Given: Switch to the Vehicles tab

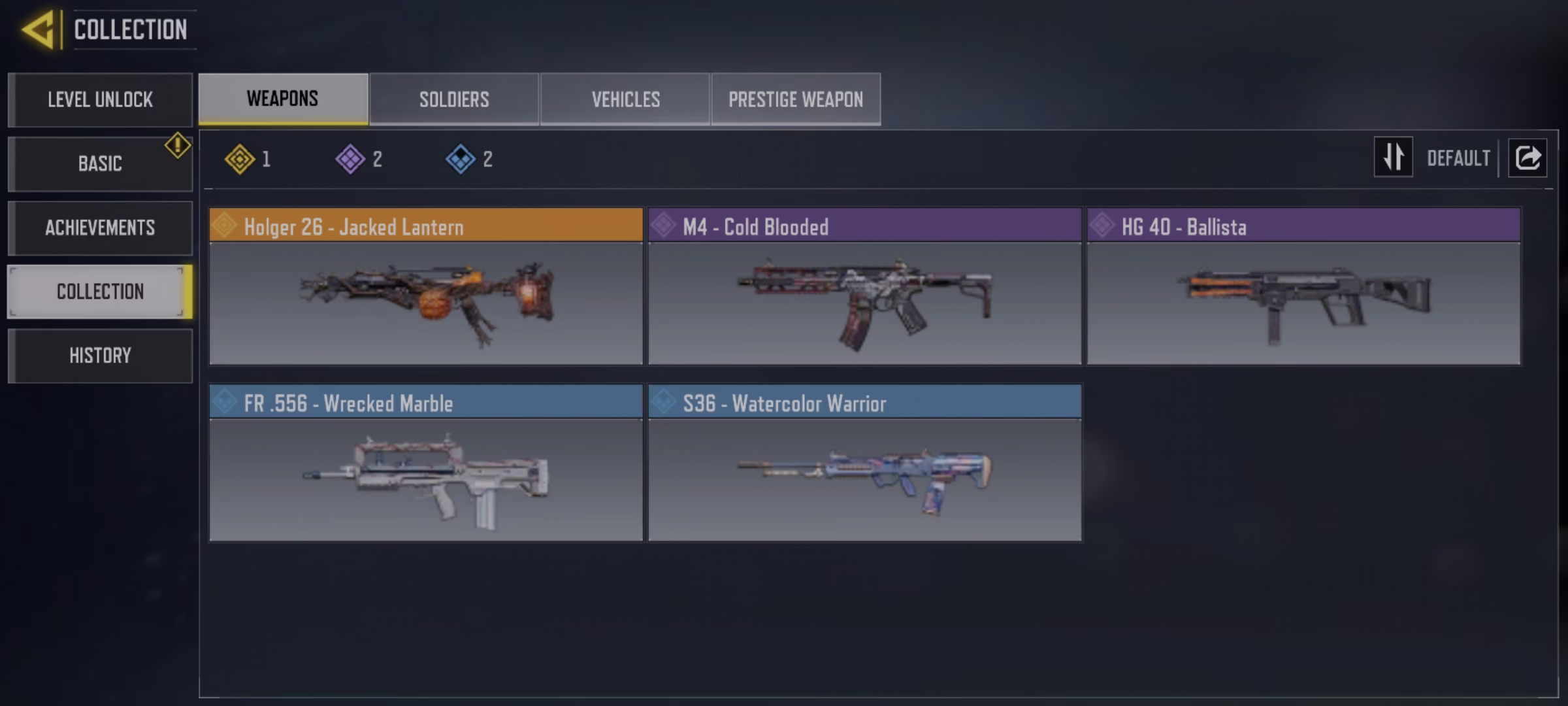Looking at the screenshot, I should 625,99.
